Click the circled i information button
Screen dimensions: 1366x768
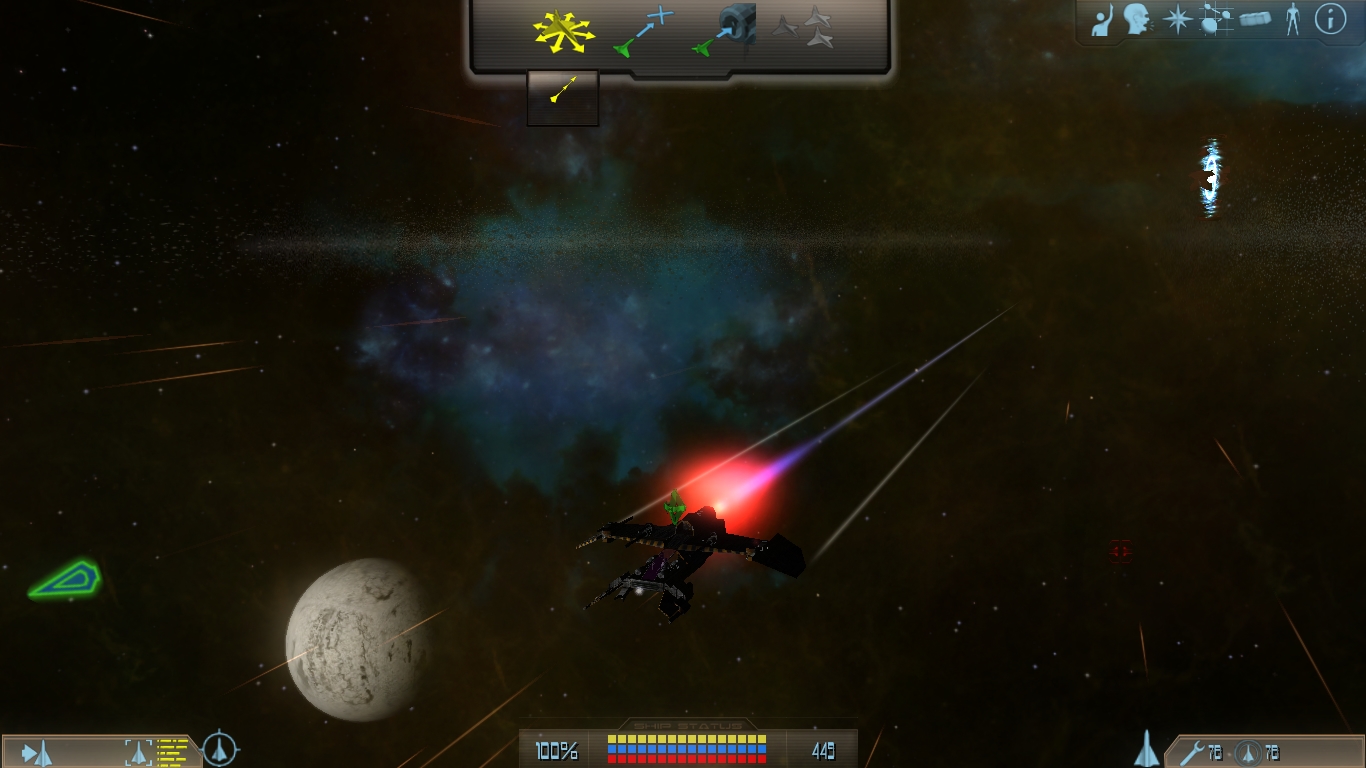click(x=1330, y=19)
